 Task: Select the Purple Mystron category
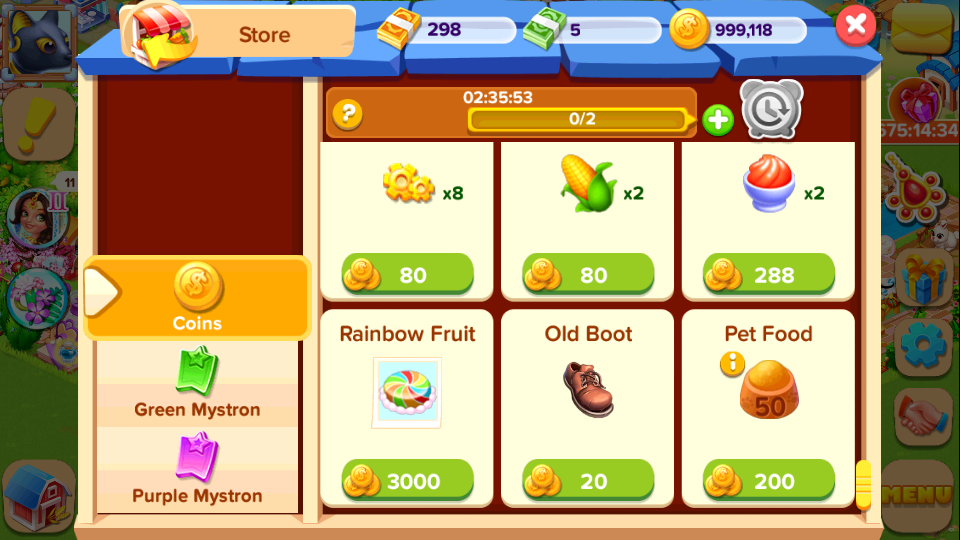198,471
